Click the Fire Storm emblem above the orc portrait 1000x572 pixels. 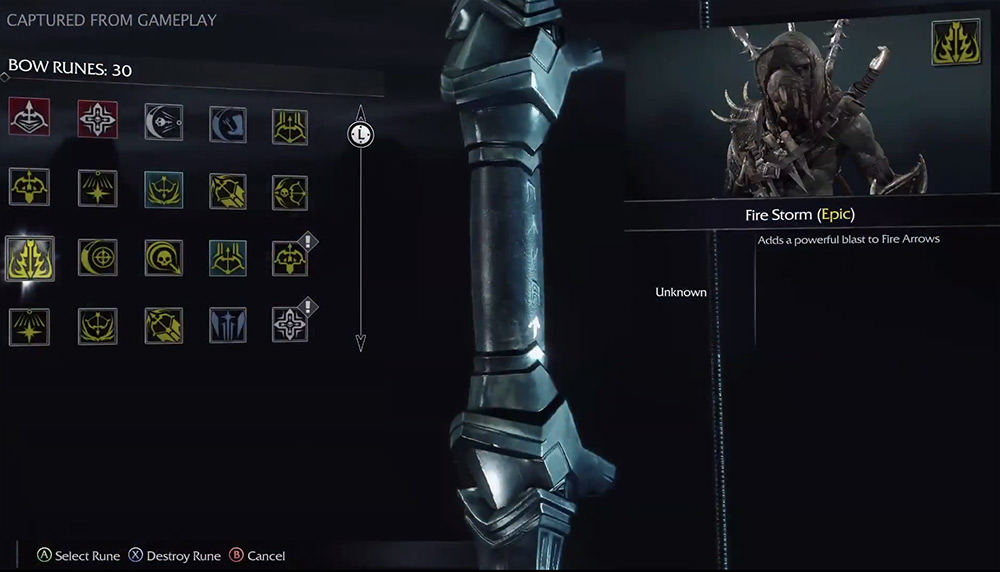coord(955,42)
